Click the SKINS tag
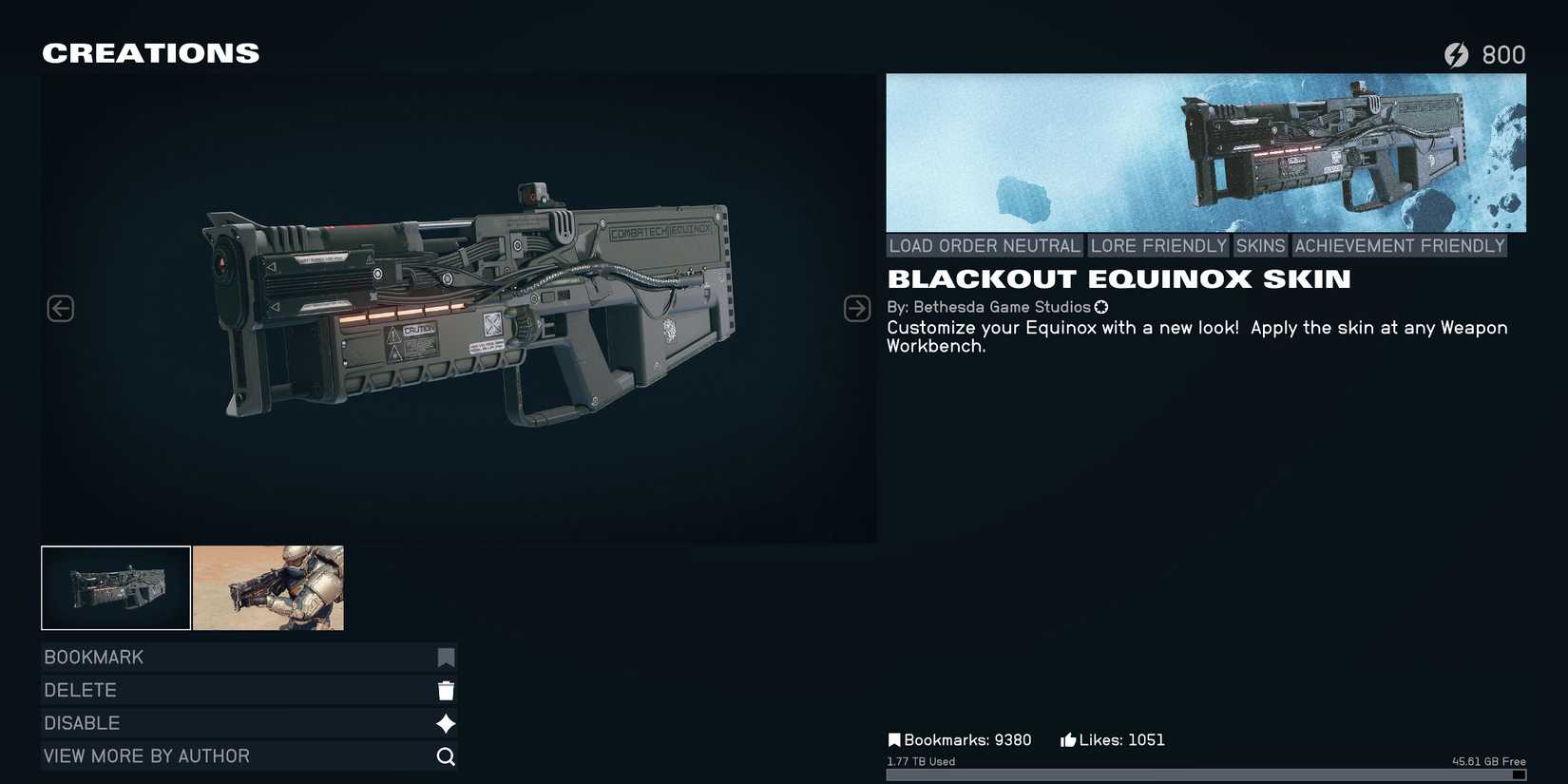1568x784 pixels. pos(1260,245)
